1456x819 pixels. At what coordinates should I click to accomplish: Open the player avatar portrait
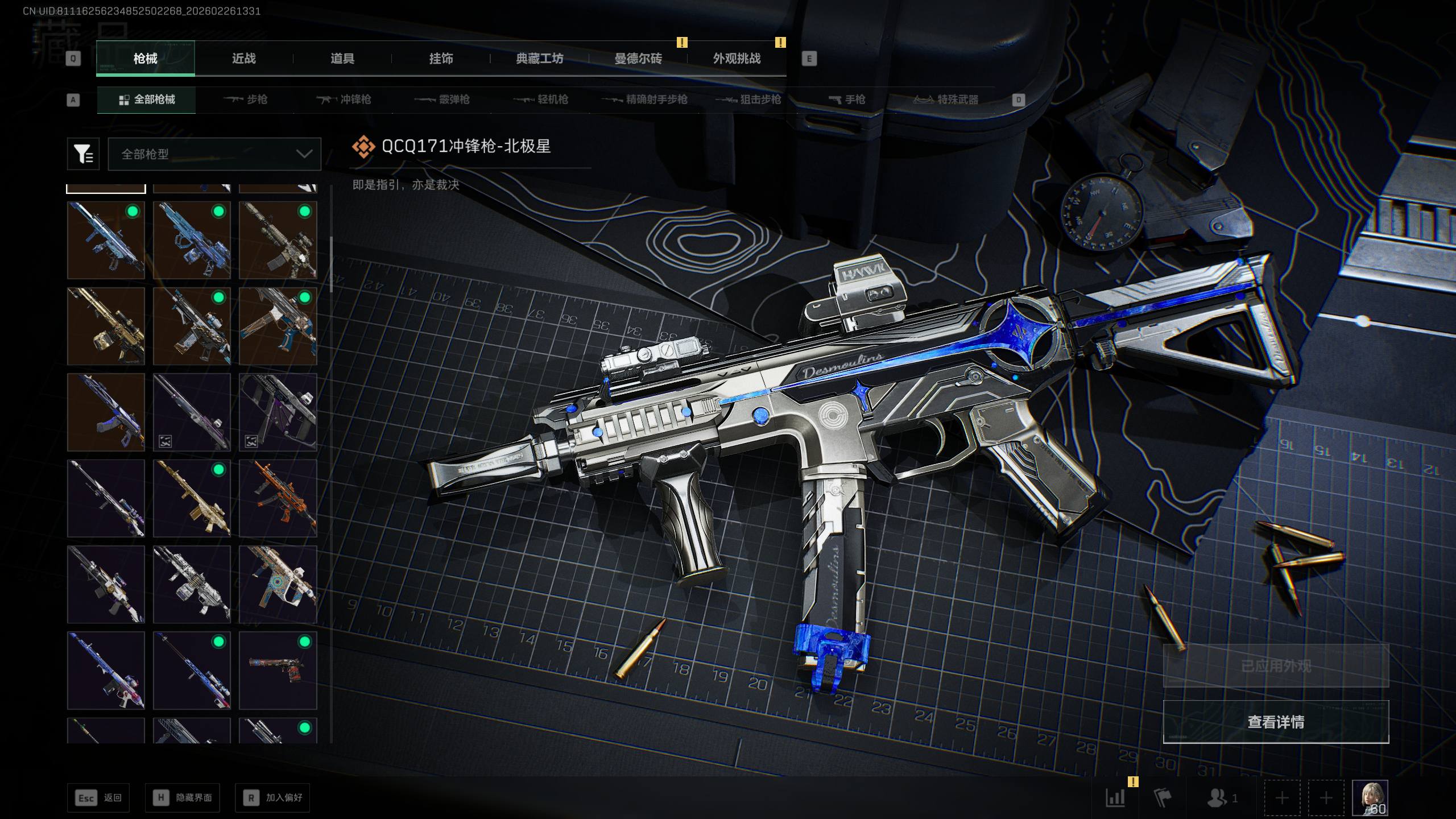1370,798
